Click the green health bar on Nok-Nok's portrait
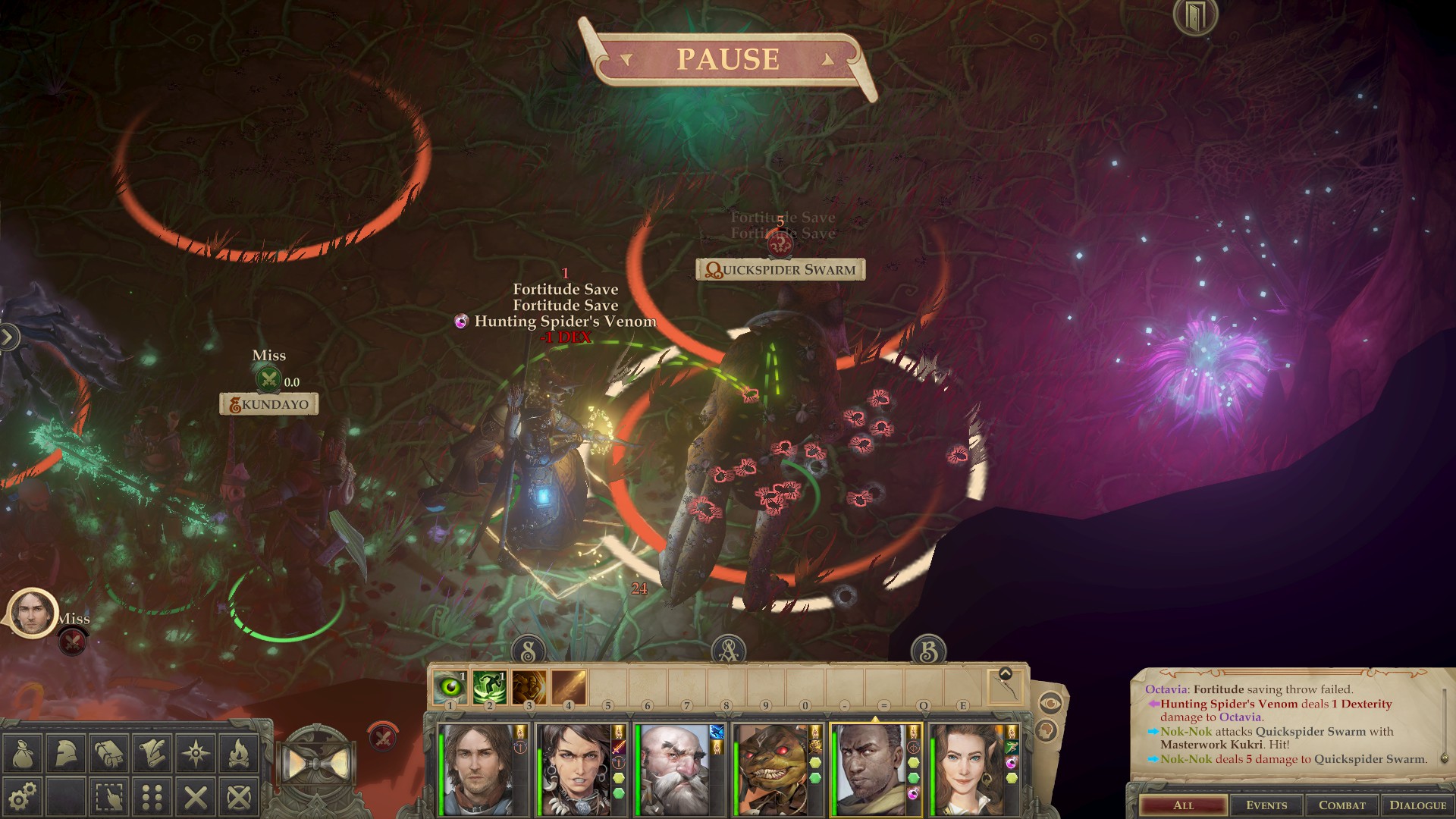Image resolution: width=1456 pixels, height=819 pixels. 736,773
